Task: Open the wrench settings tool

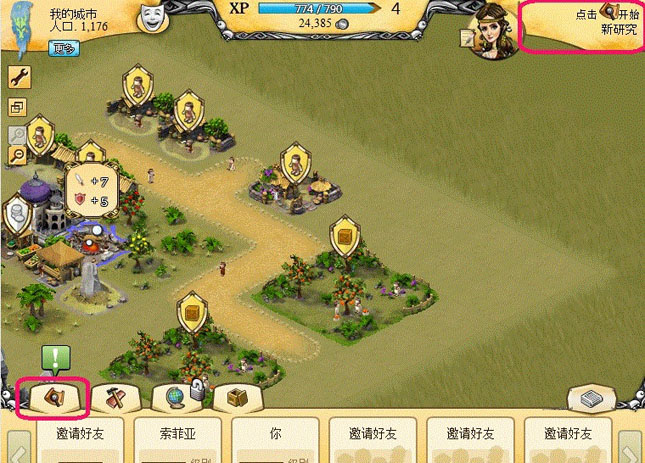Action: point(18,77)
